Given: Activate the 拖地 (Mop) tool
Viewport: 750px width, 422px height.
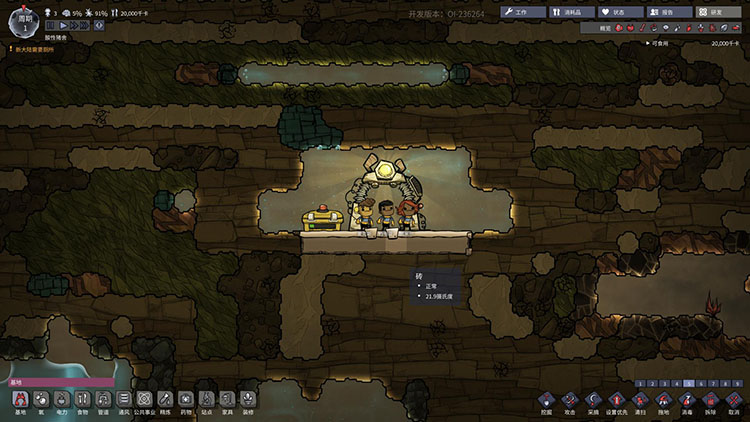Looking at the screenshot, I should (663, 401).
